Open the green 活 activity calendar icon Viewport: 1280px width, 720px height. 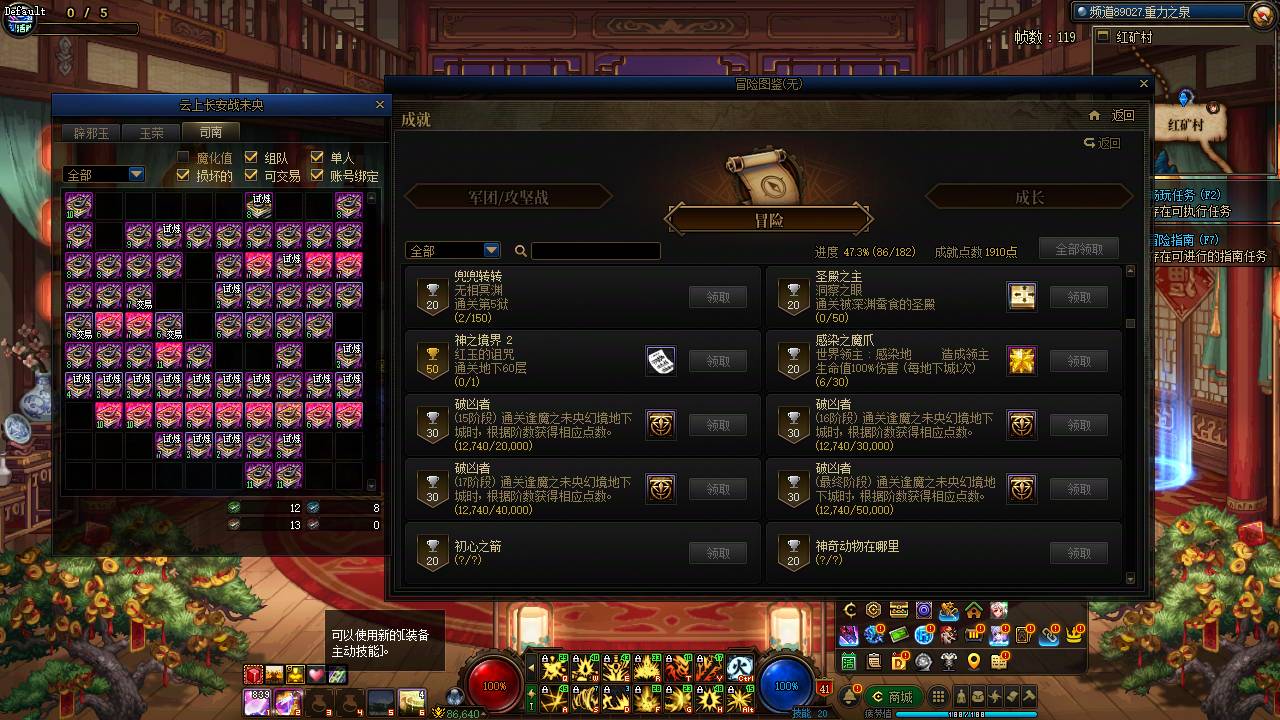point(850,662)
